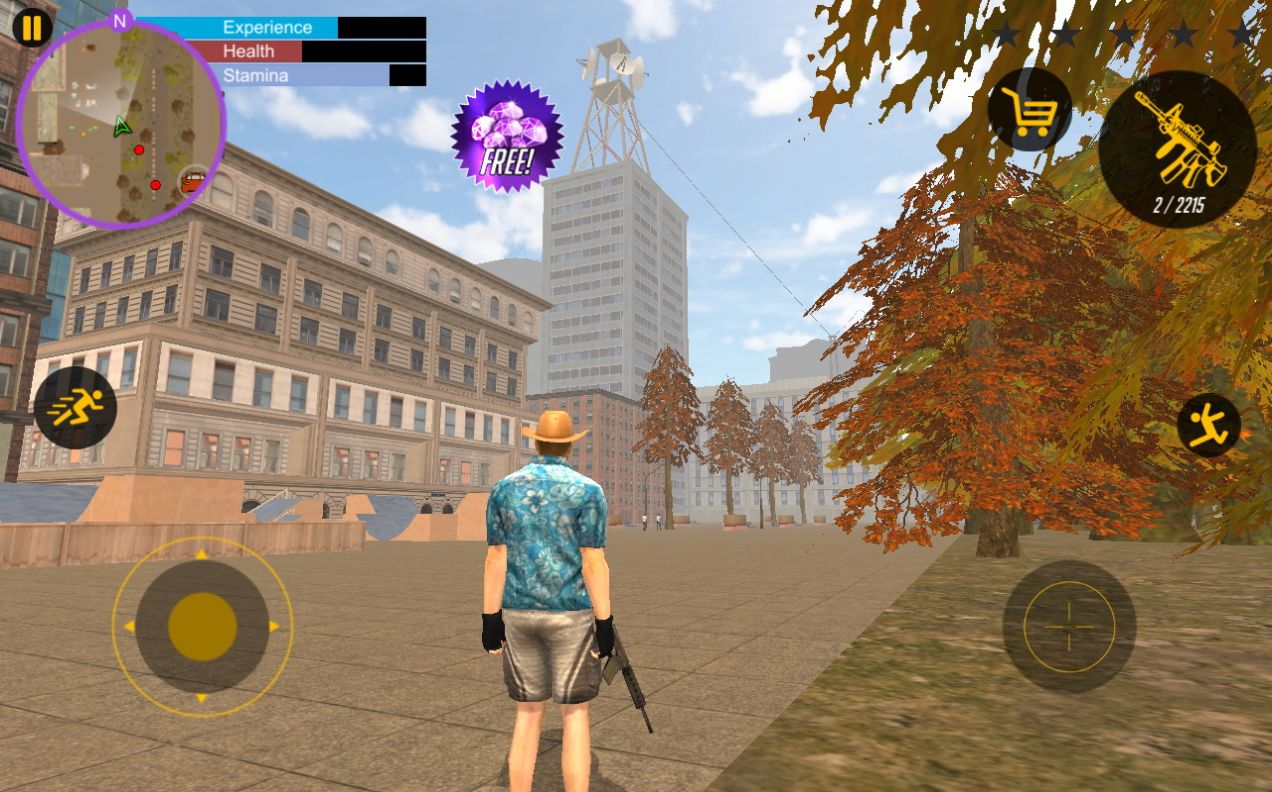
Task: Claim the FREE purple gems offer
Action: (x=507, y=136)
